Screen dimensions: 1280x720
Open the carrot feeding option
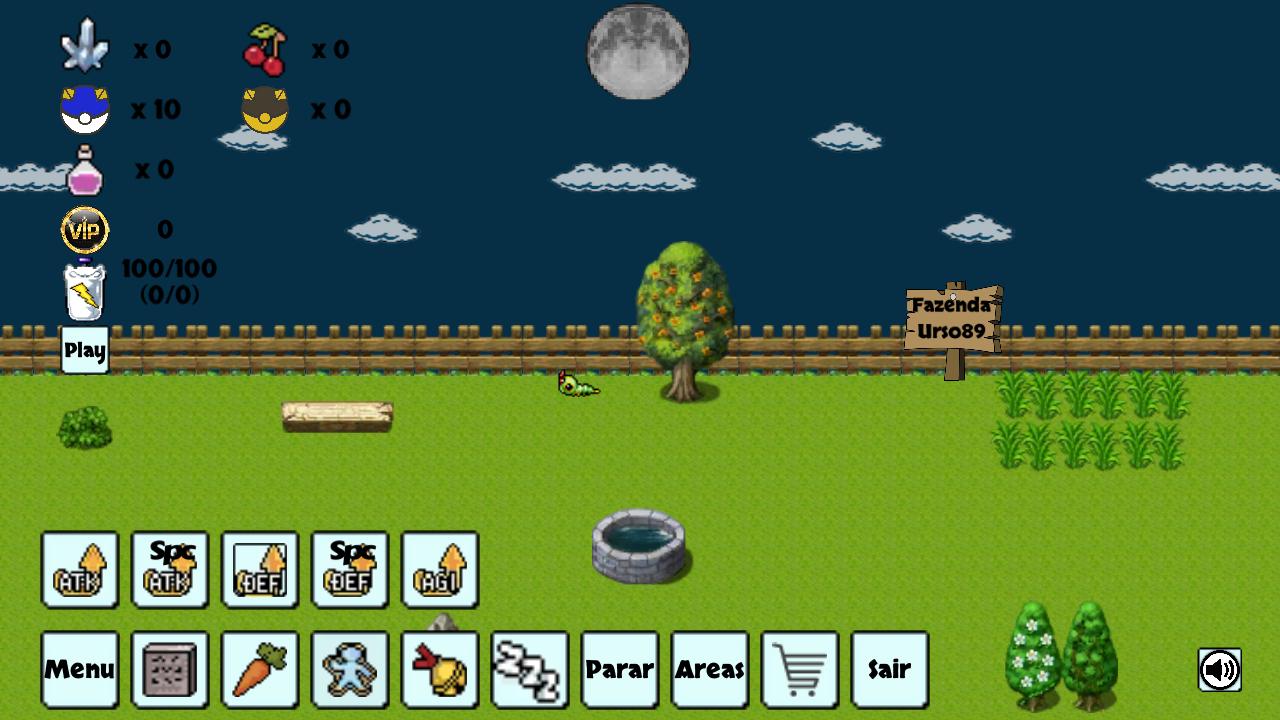point(260,668)
